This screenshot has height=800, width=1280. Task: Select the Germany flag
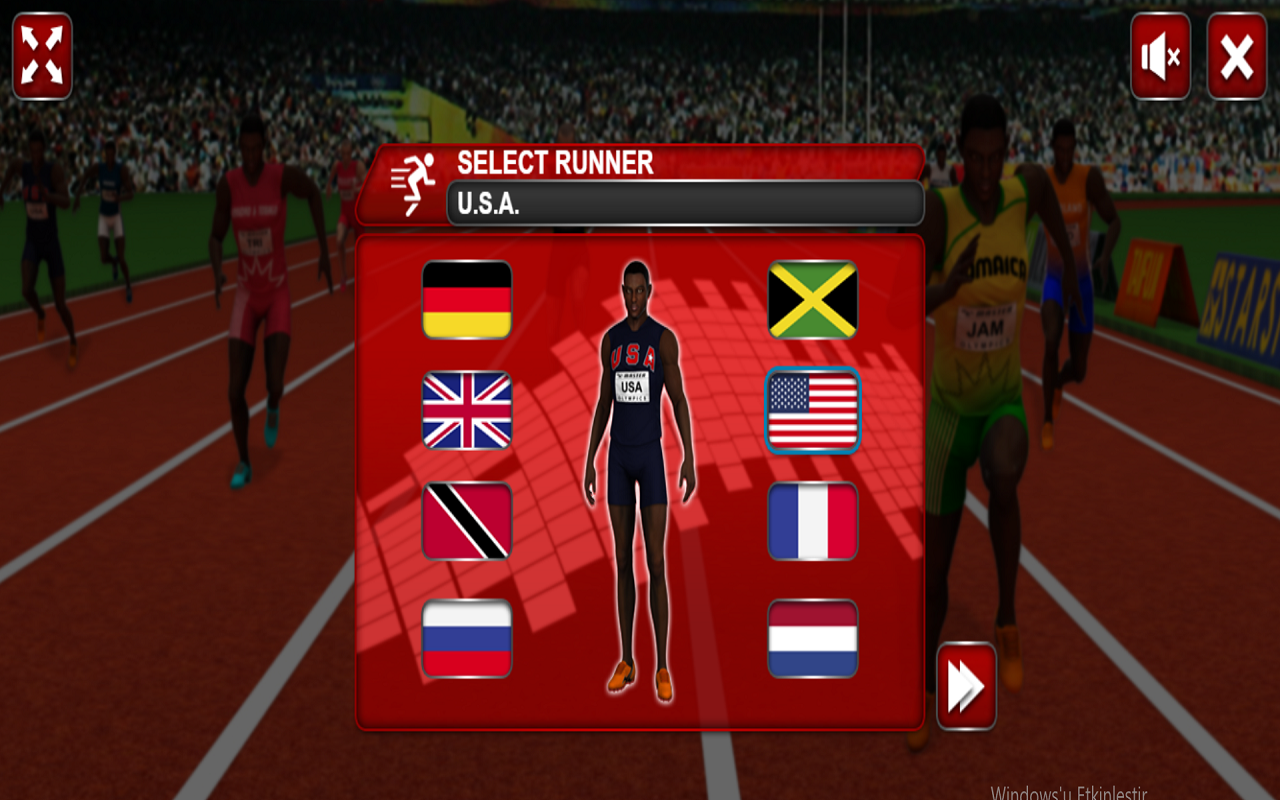(466, 300)
